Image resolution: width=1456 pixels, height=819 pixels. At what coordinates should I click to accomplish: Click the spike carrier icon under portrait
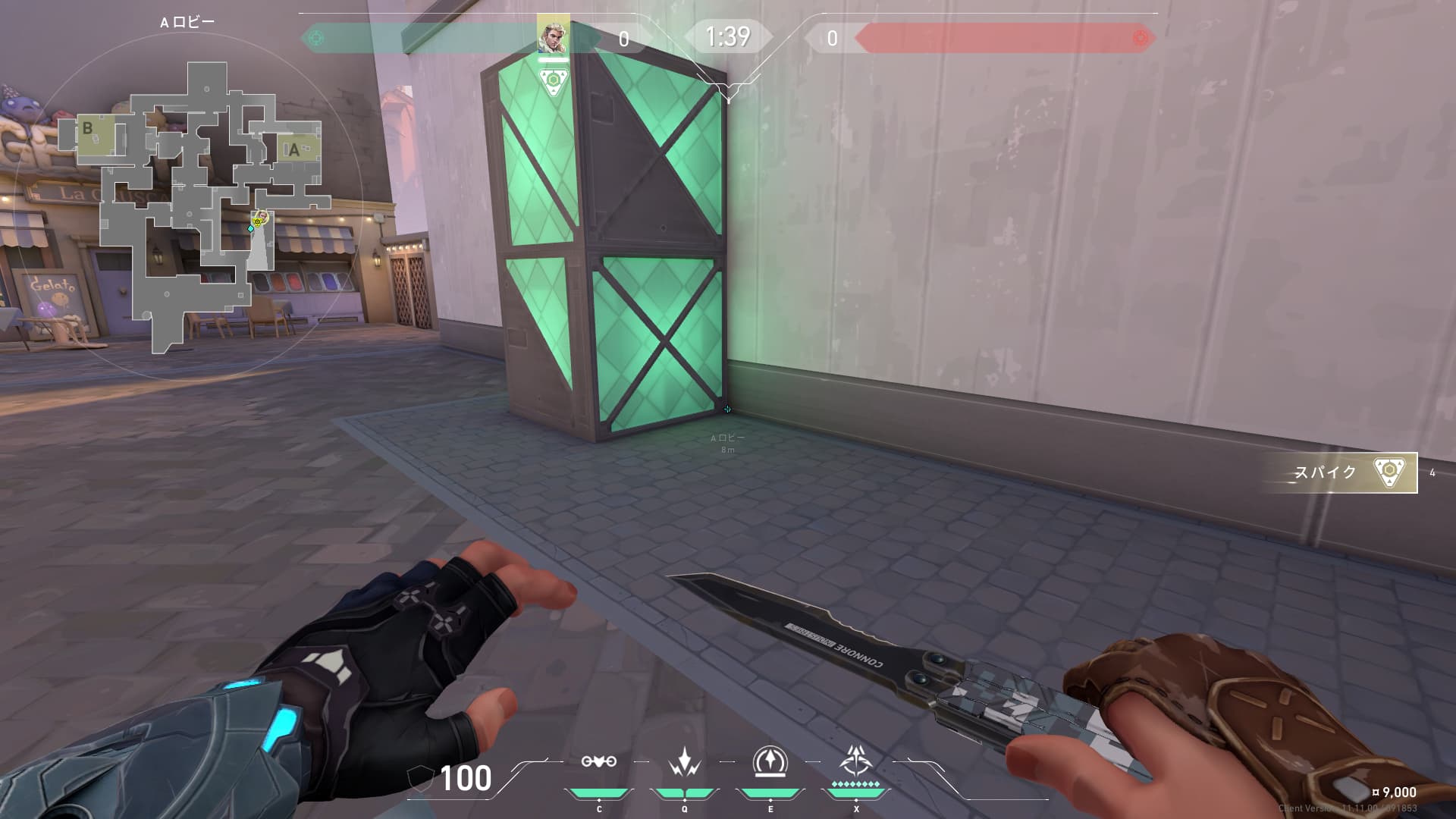click(554, 81)
